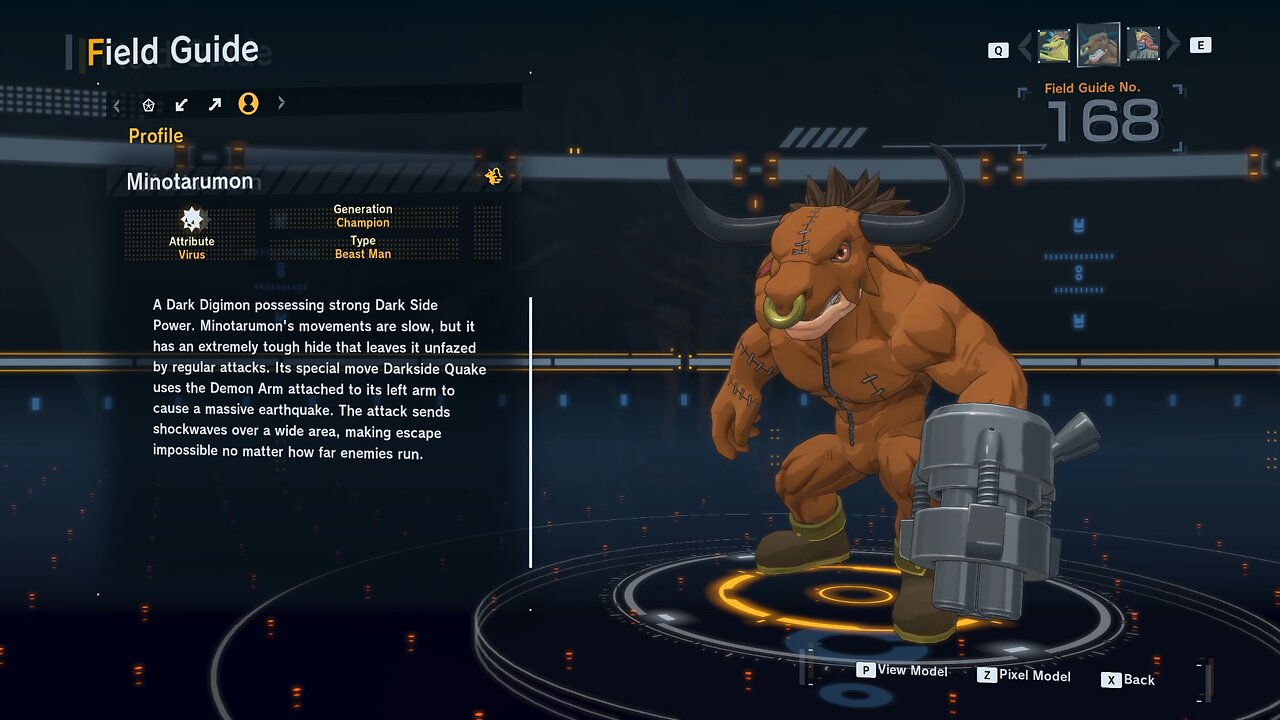Click the right chevron beside the tab icons

click(x=281, y=103)
